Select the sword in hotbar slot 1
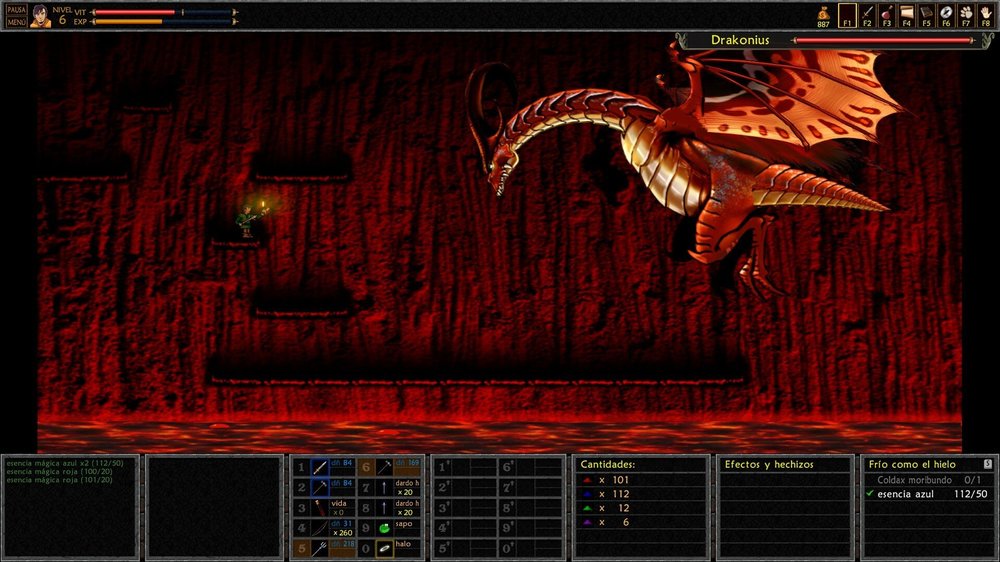 [x=320, y=467]
